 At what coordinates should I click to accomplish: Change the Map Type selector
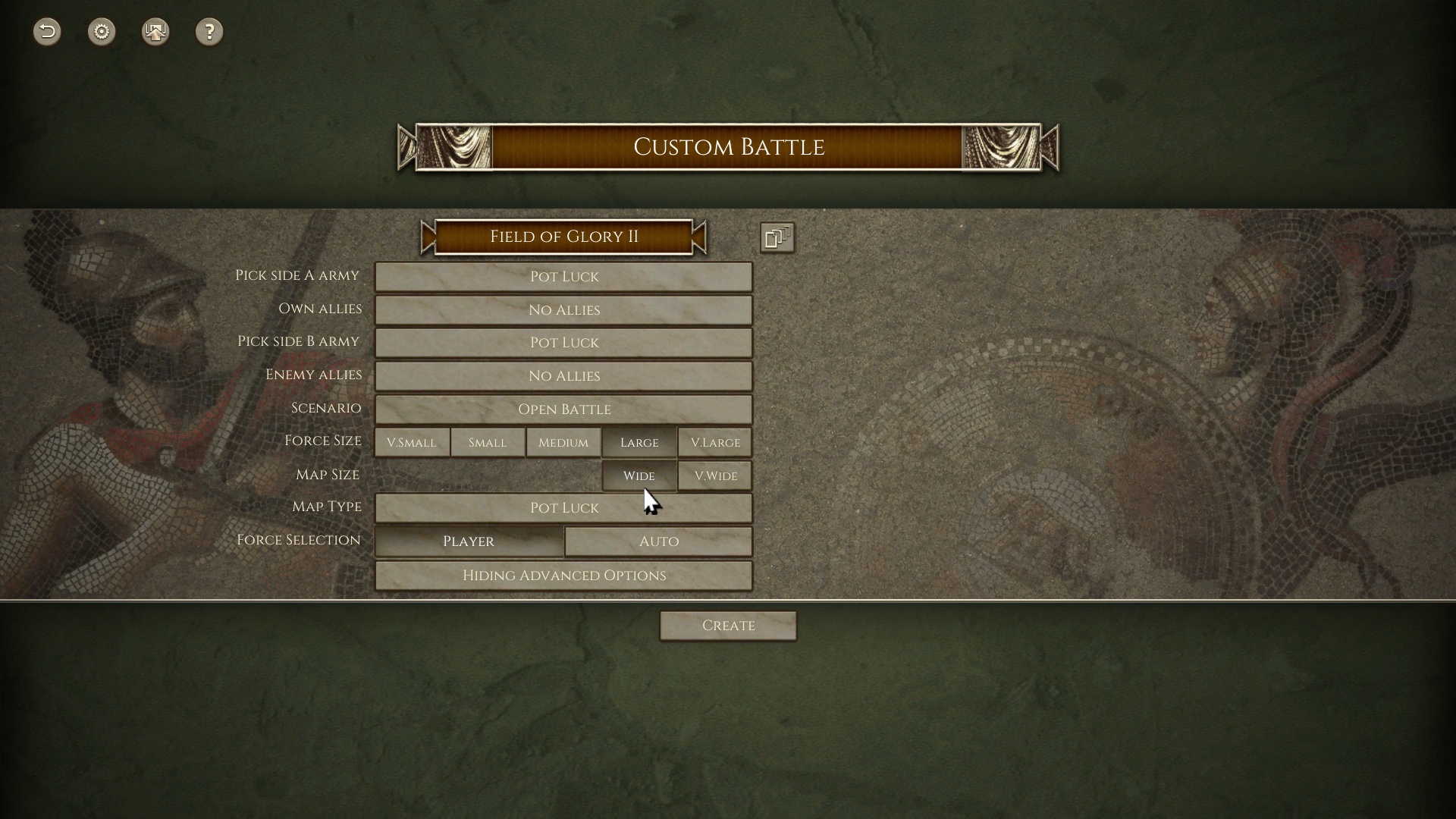pos(563,508)
